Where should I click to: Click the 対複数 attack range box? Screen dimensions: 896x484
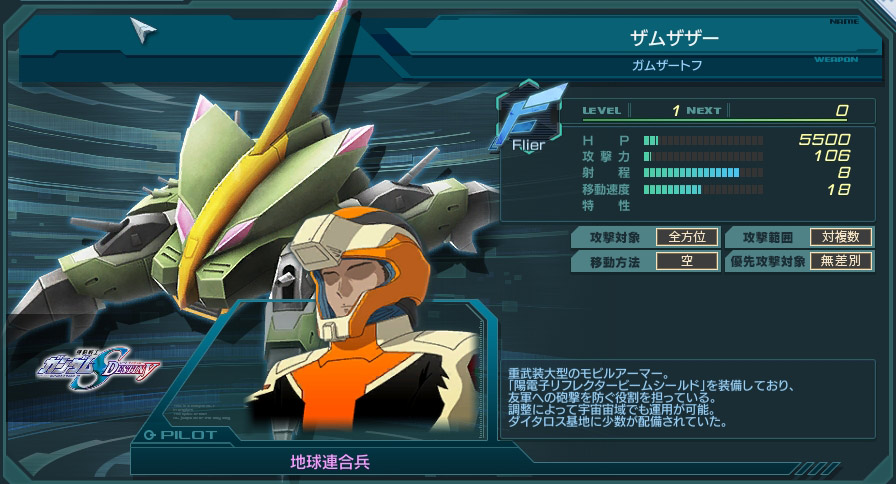841,237
